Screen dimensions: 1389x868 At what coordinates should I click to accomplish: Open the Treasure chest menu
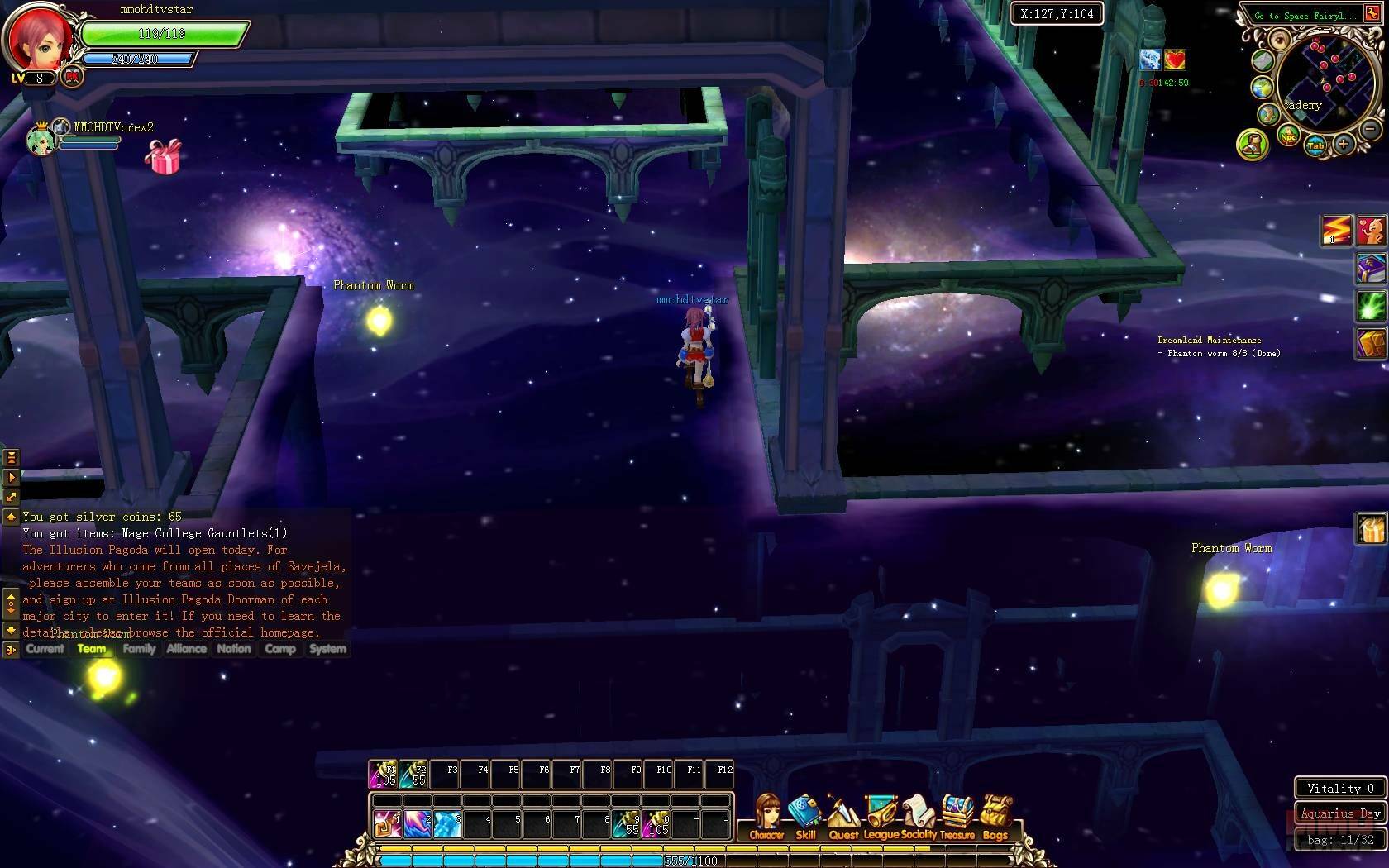click(x=957, y=816)
